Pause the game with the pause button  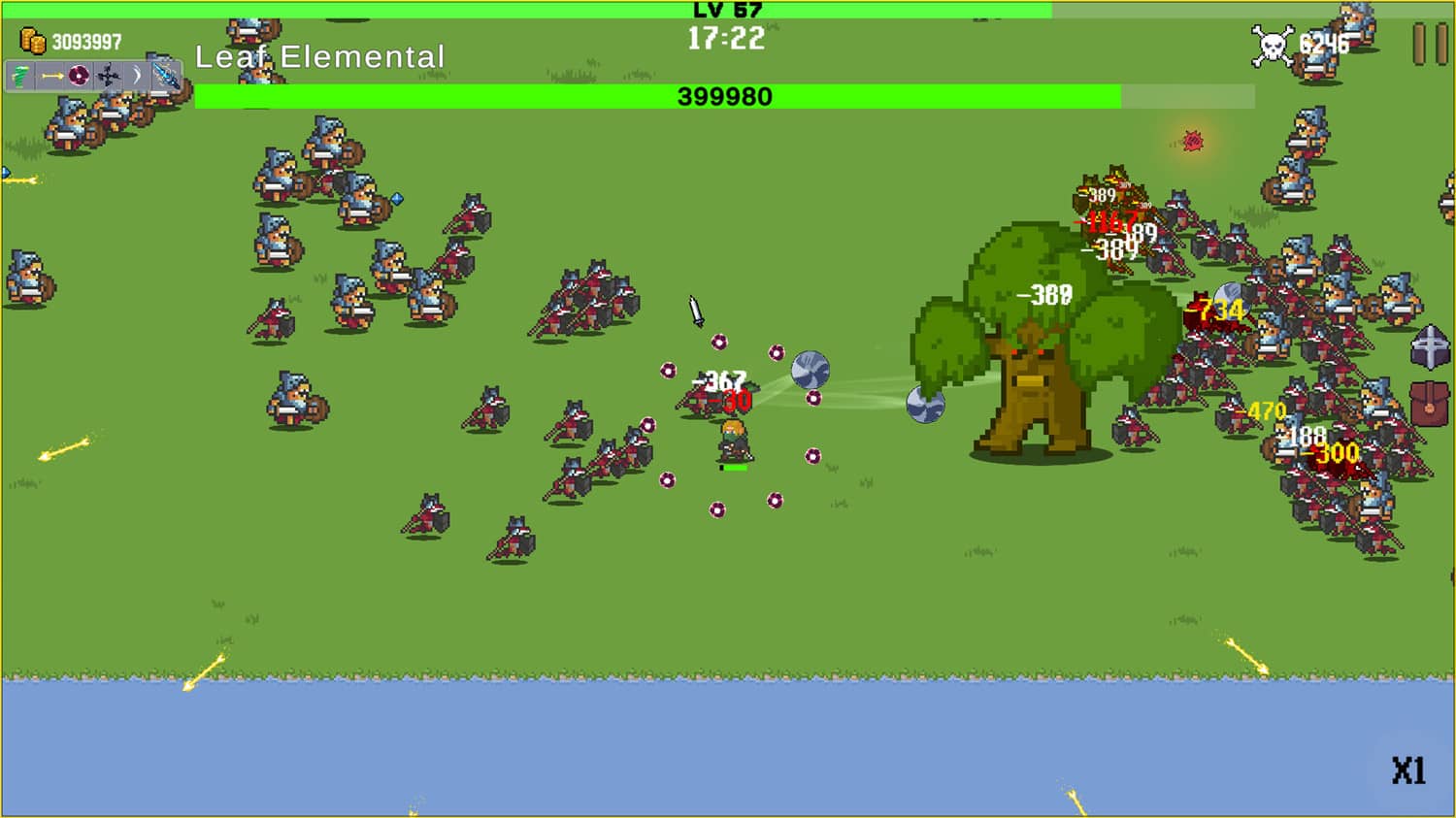[1427, 44]
